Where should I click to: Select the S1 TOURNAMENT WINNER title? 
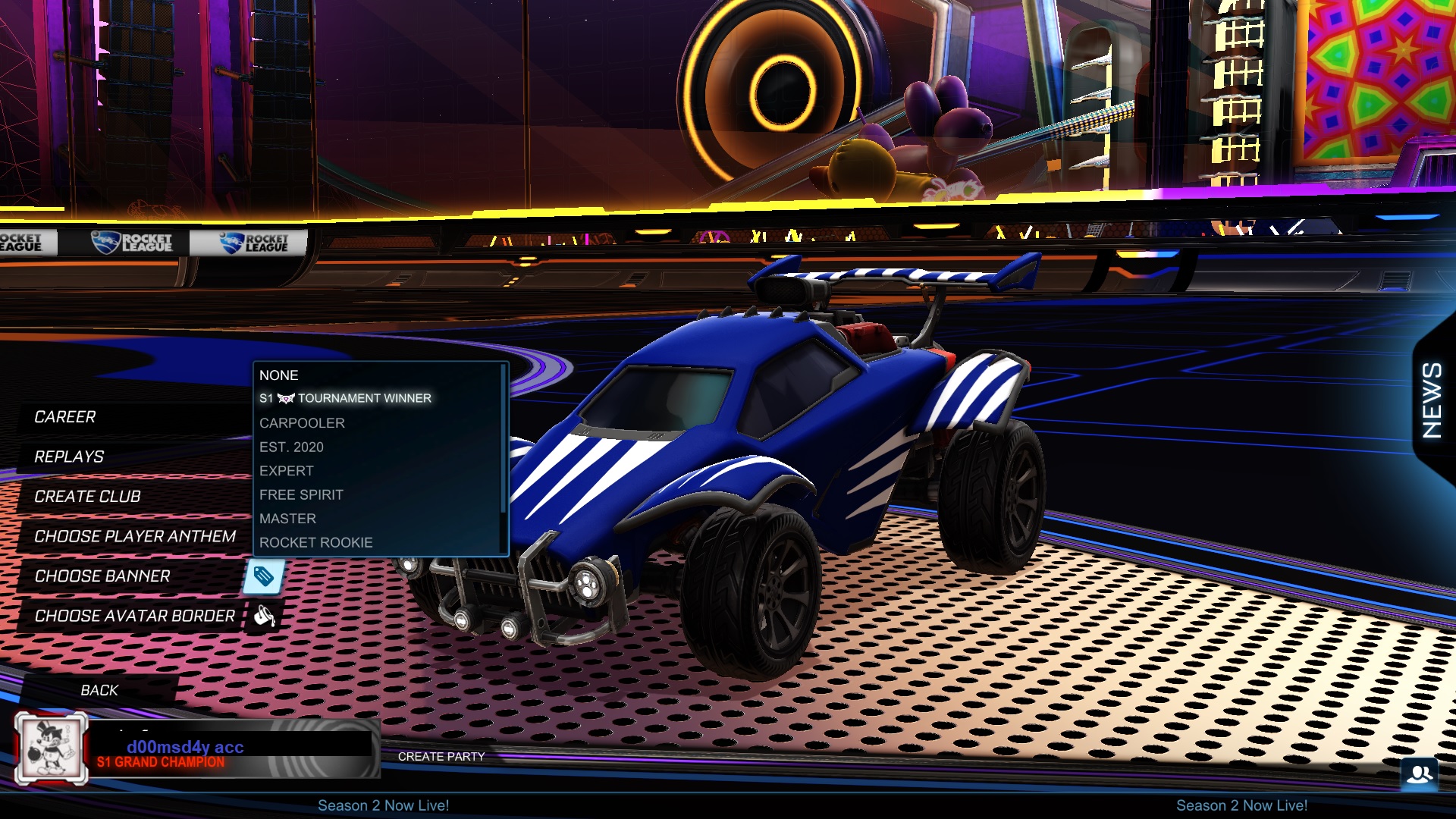coord(345,397)
